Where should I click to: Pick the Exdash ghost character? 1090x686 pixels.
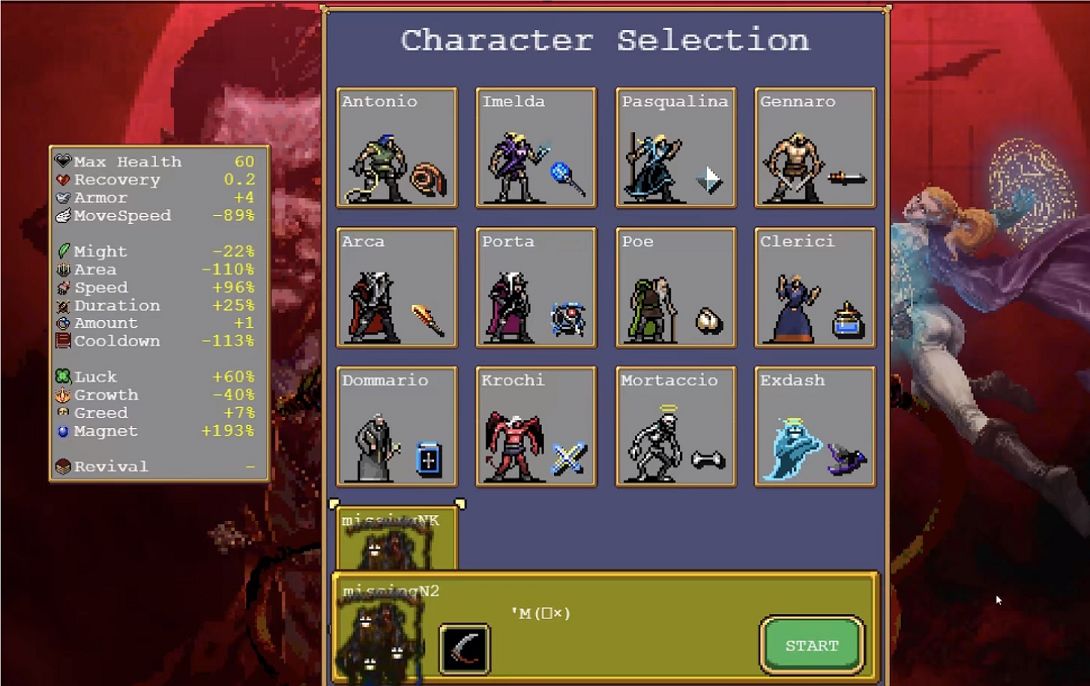815,427
